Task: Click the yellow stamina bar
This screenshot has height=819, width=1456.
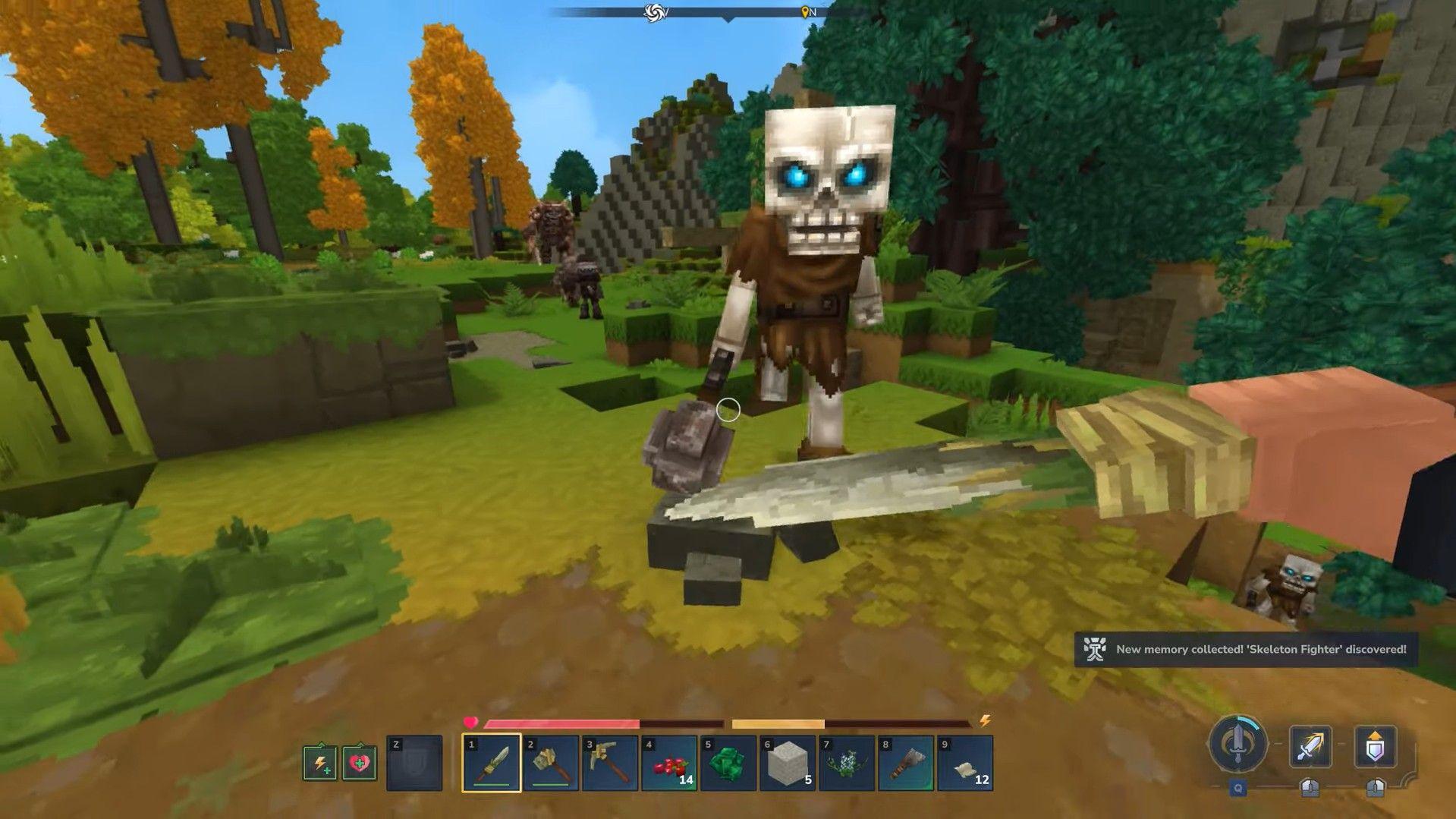Action: 778,723
